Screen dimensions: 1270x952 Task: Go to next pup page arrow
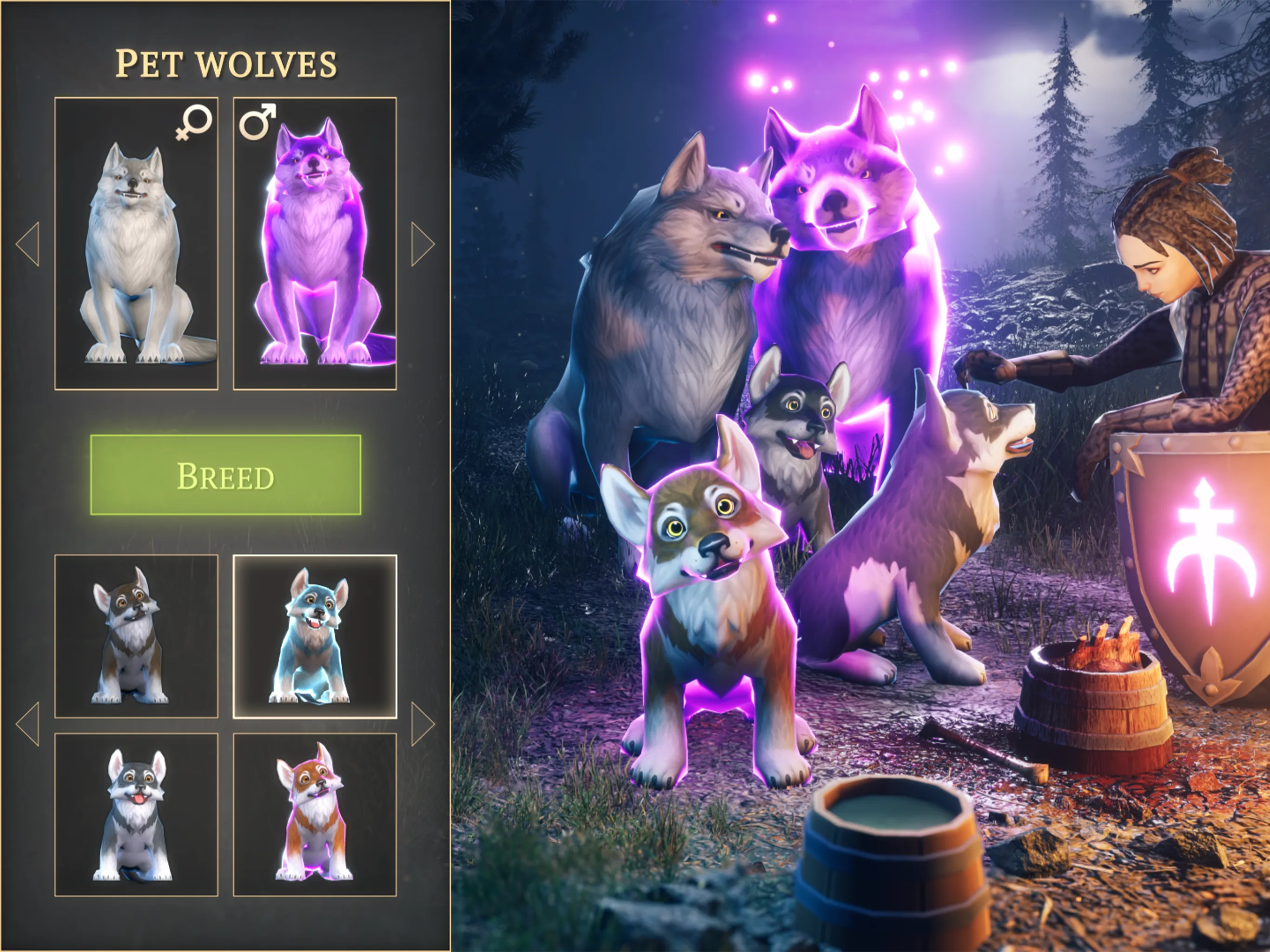[423, 724]
